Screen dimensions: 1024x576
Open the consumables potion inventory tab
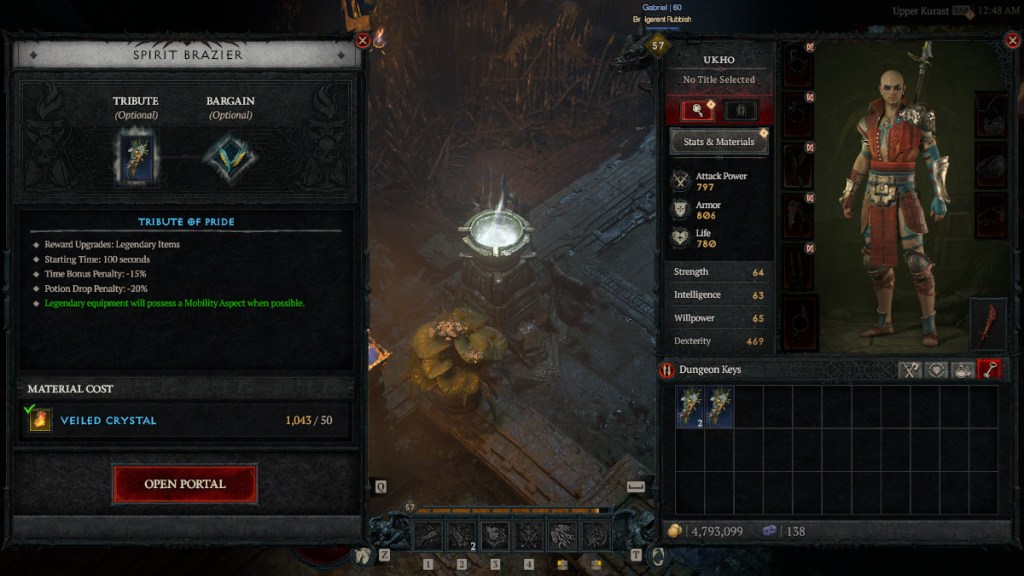coord(963,370)
